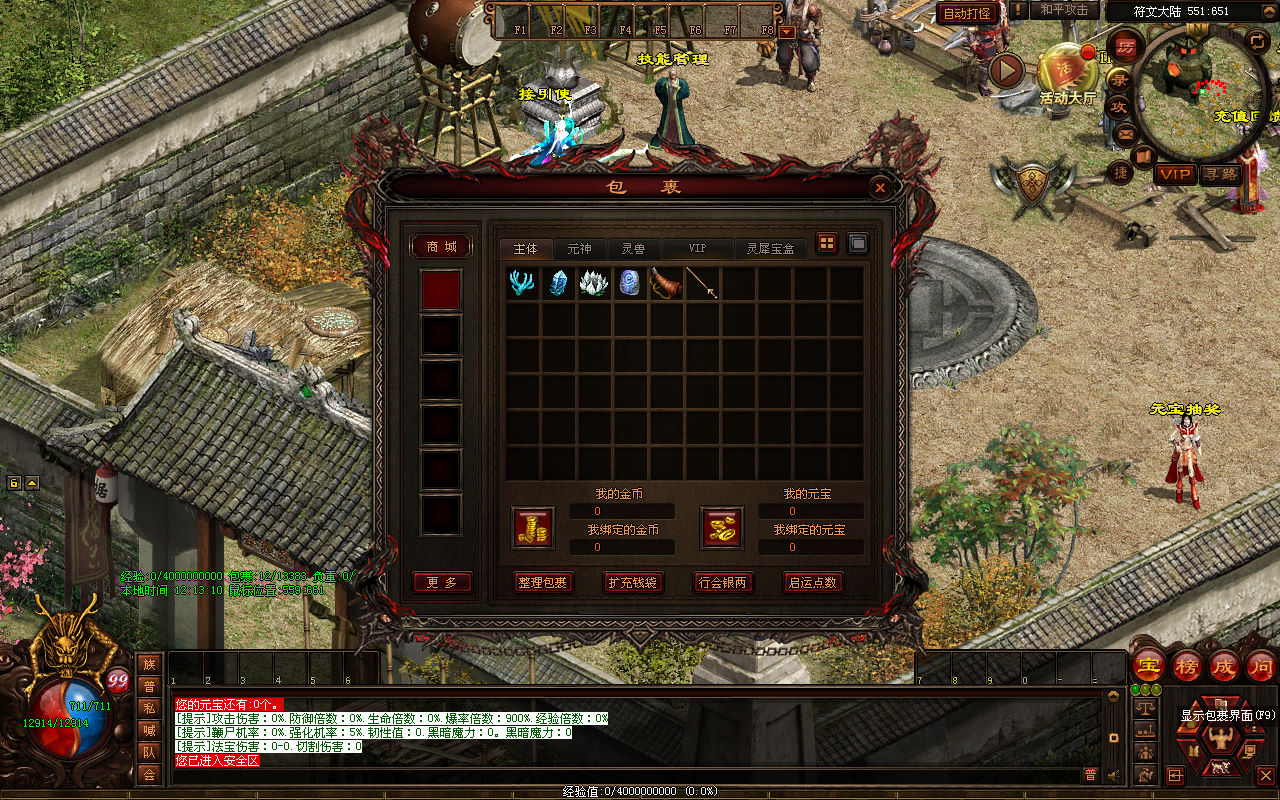Viewport: 1280px width, 800px height.
Task: Switch to the 灵兽 tab
Action: (x=633, y=249)
